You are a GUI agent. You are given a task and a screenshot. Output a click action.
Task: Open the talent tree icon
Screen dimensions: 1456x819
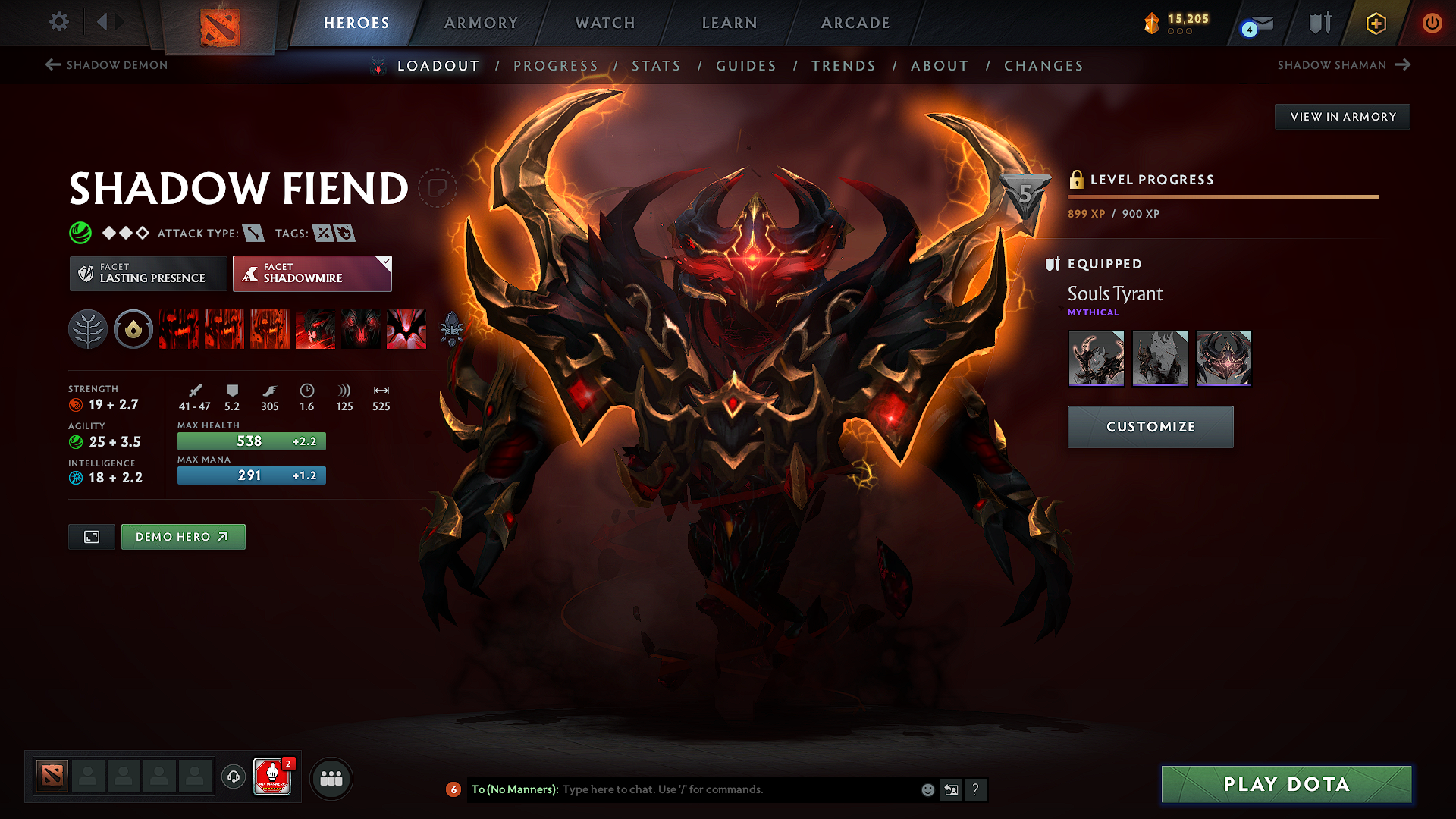pos(88,329)
